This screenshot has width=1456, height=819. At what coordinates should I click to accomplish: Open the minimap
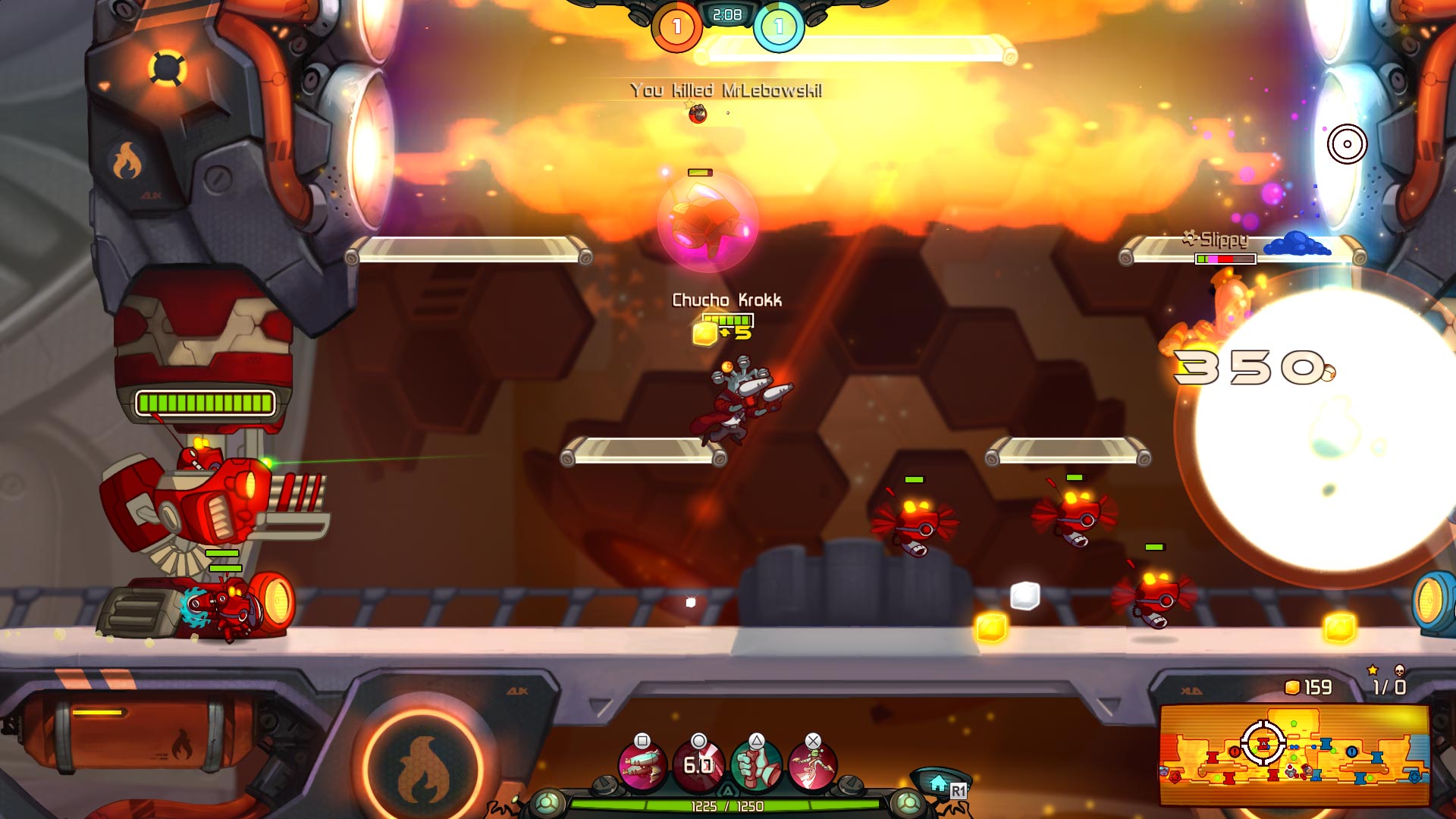[1294, 755]
